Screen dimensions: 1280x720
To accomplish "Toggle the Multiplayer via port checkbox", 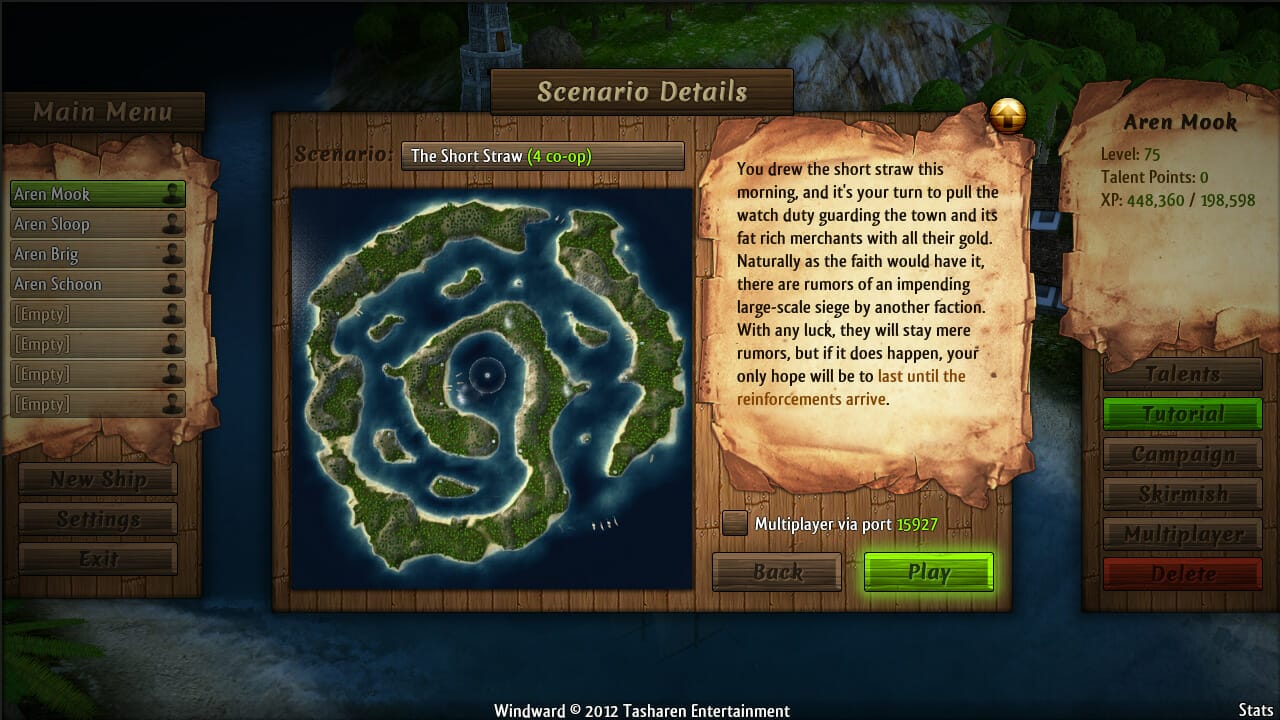I will pyautogui.click(x=735, y=523).
